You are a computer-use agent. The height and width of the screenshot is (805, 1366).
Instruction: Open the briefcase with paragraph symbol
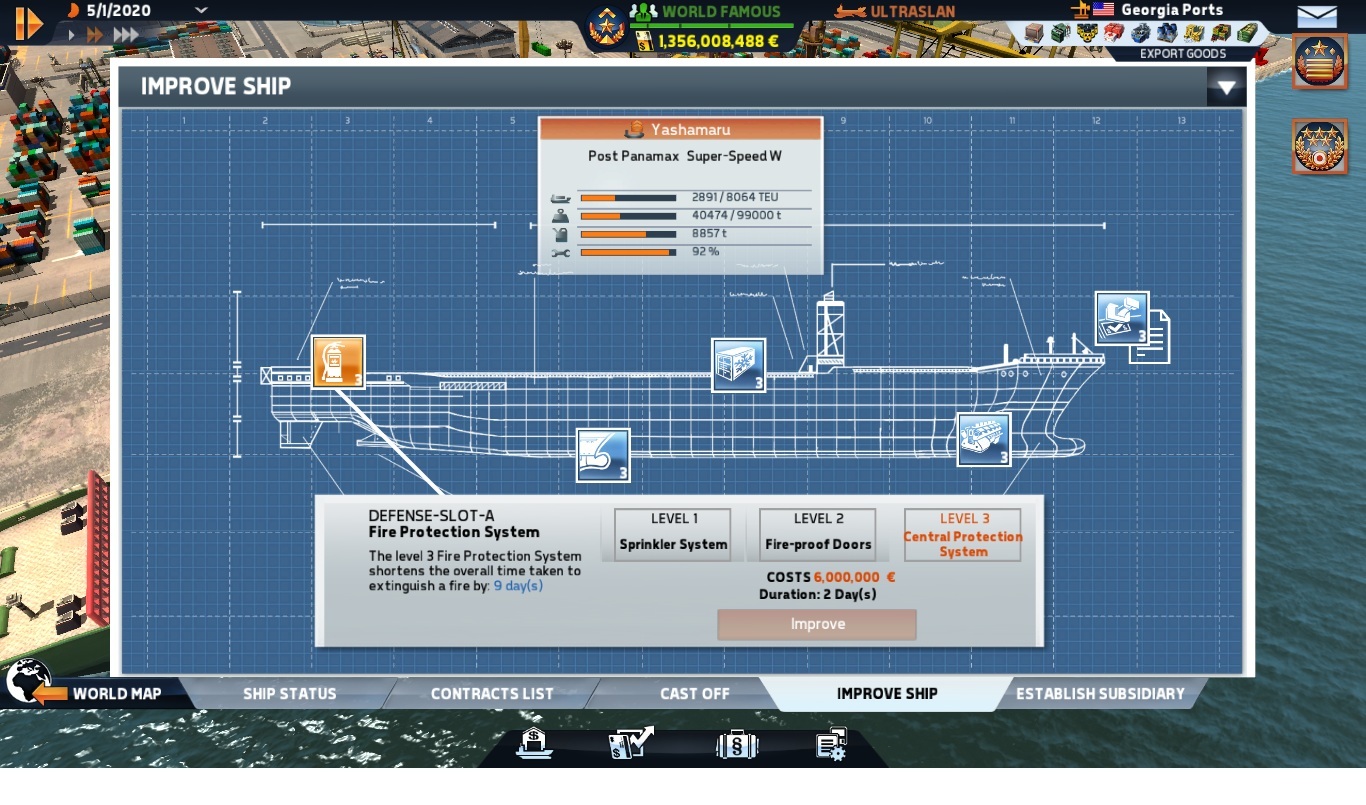click(x=736, y=745)
